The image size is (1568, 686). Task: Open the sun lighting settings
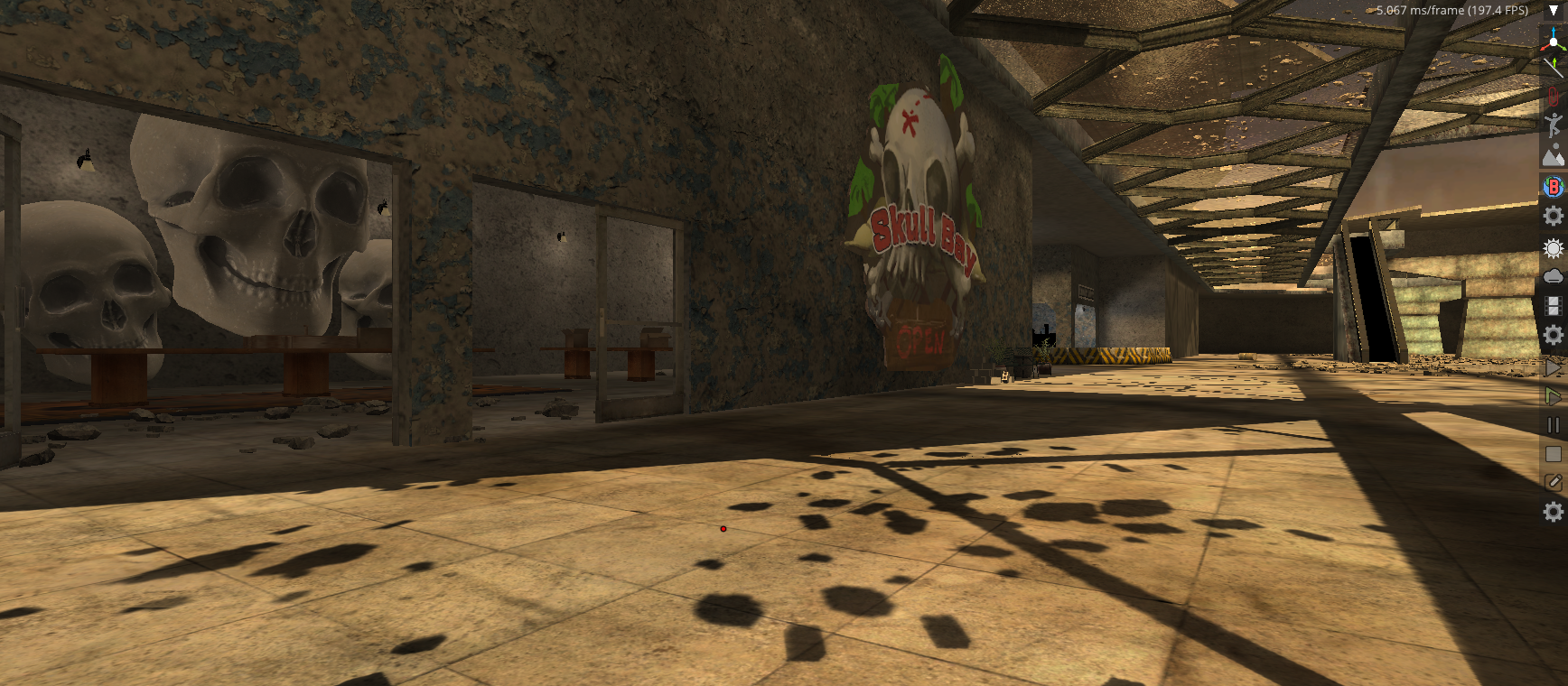tap(1553, 248)
